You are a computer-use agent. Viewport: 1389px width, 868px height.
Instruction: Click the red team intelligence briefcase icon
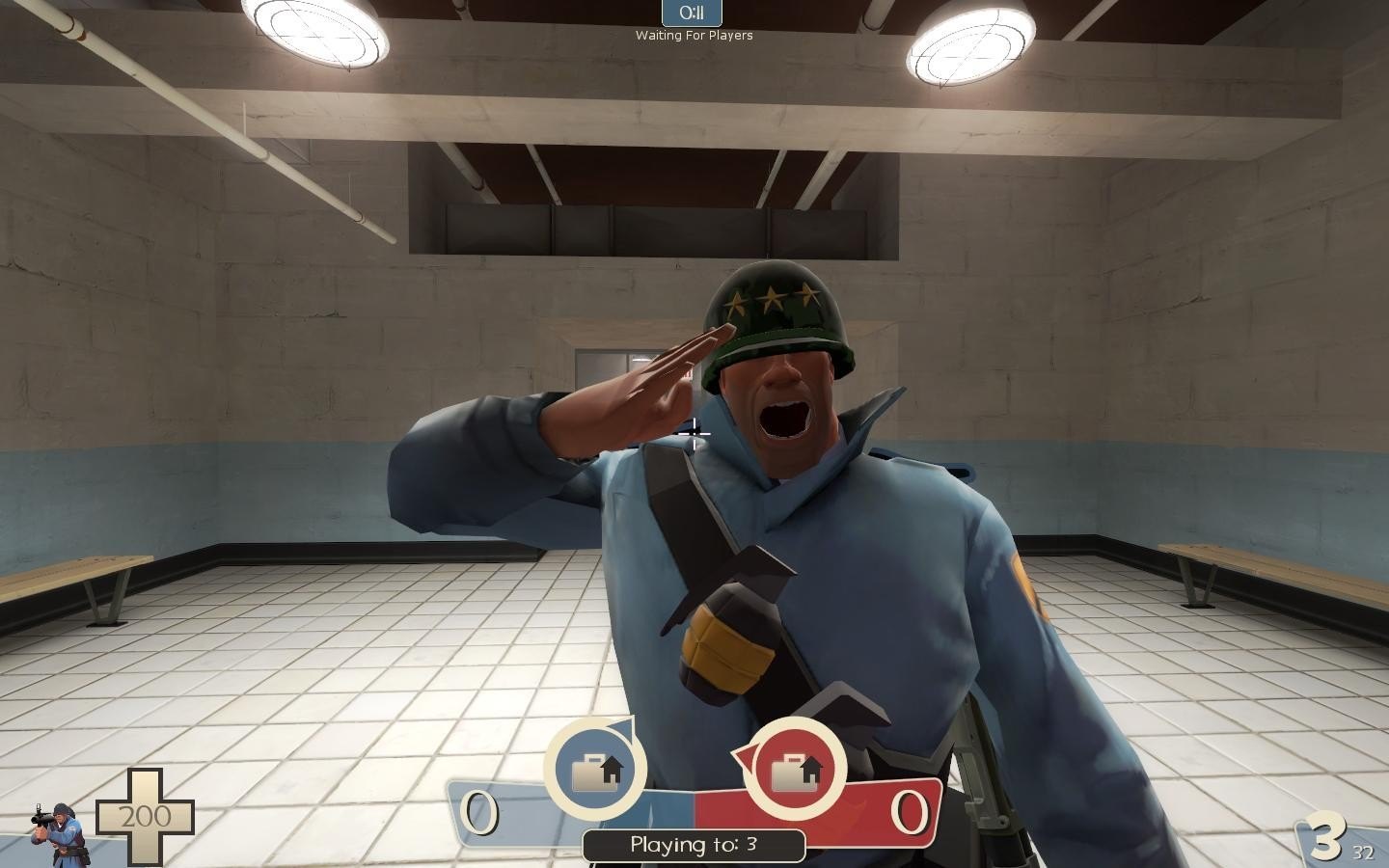tap(795, 770)
